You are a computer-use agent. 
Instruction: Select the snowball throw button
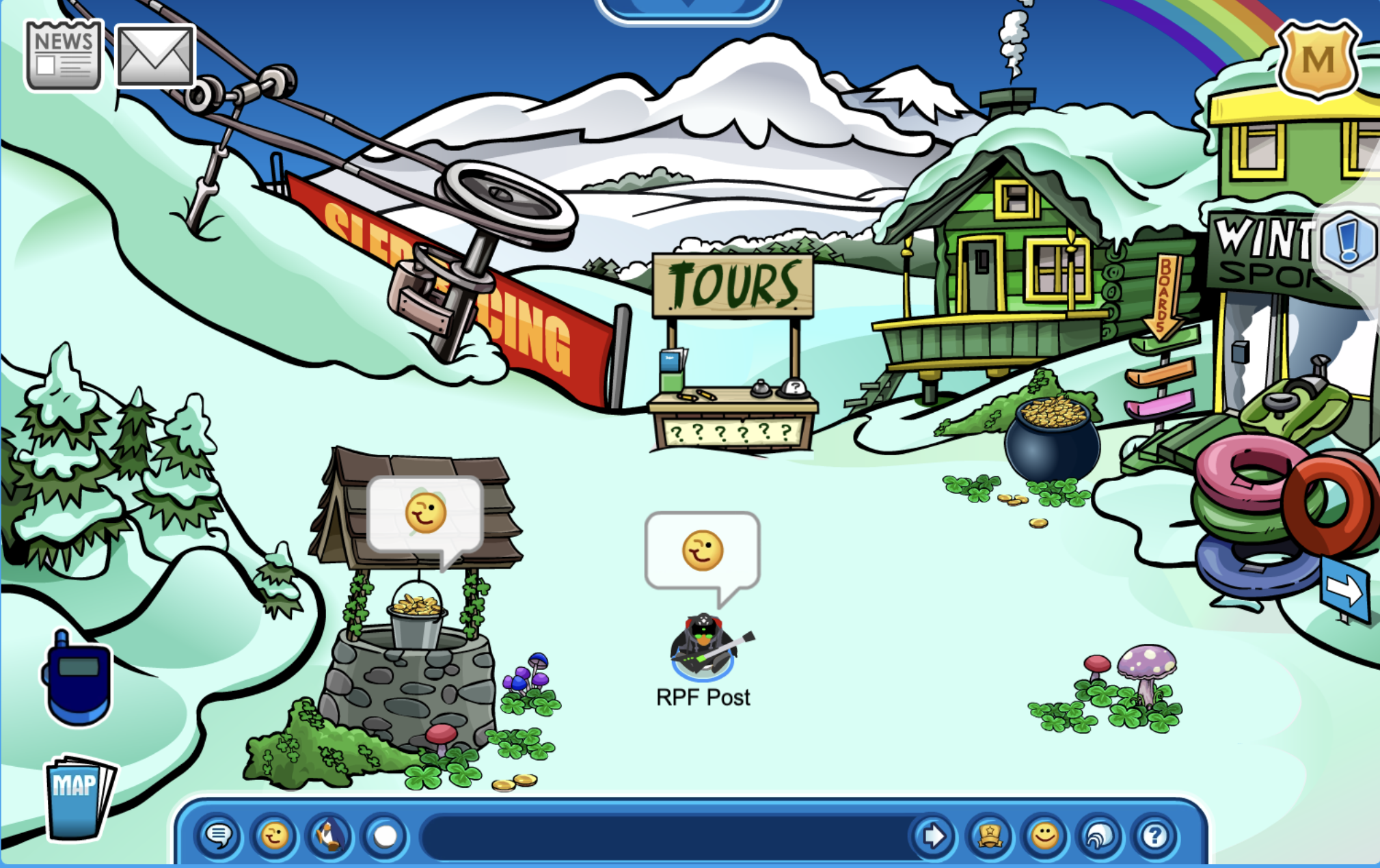pyautogui.click(x=385, y=836)
